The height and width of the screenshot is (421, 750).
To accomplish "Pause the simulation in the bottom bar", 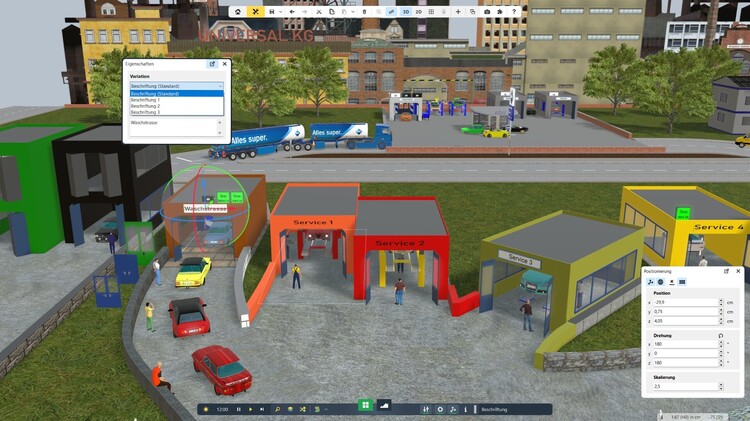I will coord(238,409).
